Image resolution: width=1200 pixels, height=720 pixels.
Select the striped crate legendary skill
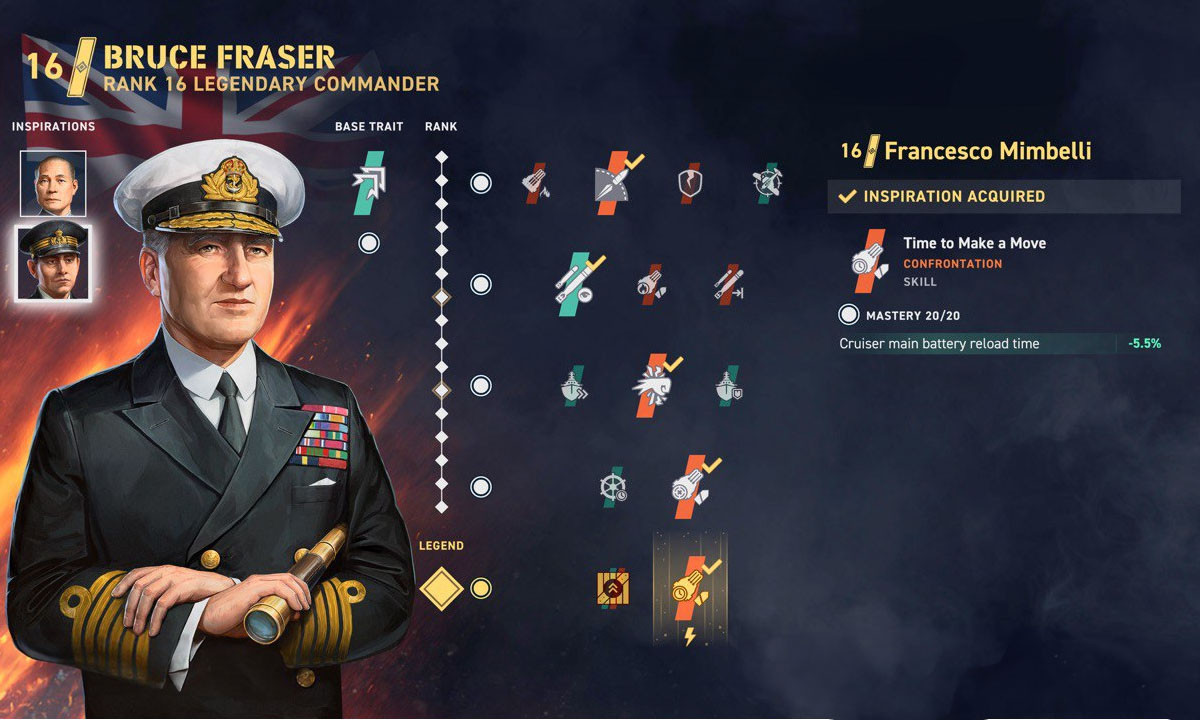point(612,588)
